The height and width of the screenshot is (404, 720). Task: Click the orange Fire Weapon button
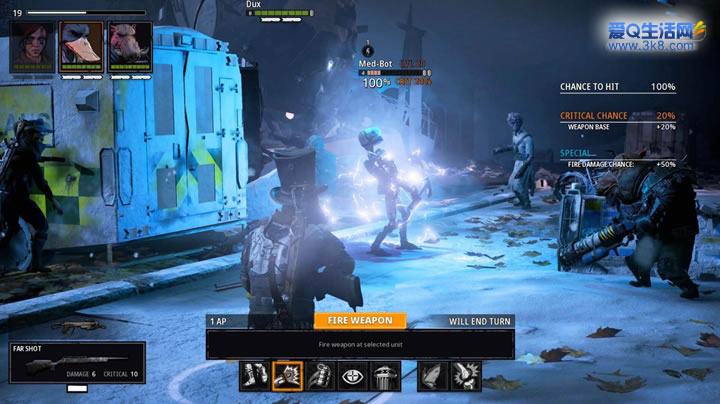coord(360,321)
